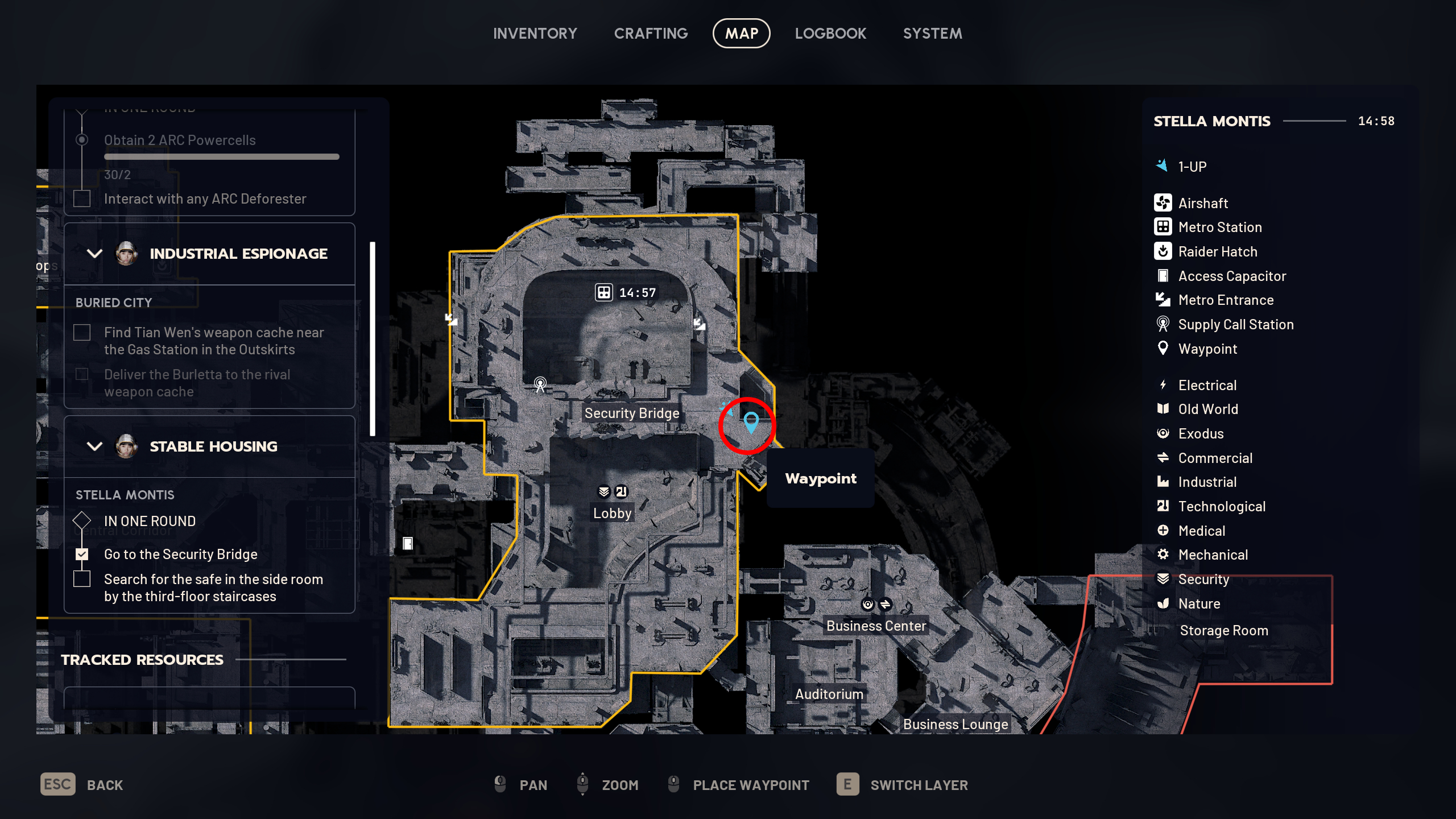
Task: Switch to the INVENTORY tab
Action: (535, 33)
